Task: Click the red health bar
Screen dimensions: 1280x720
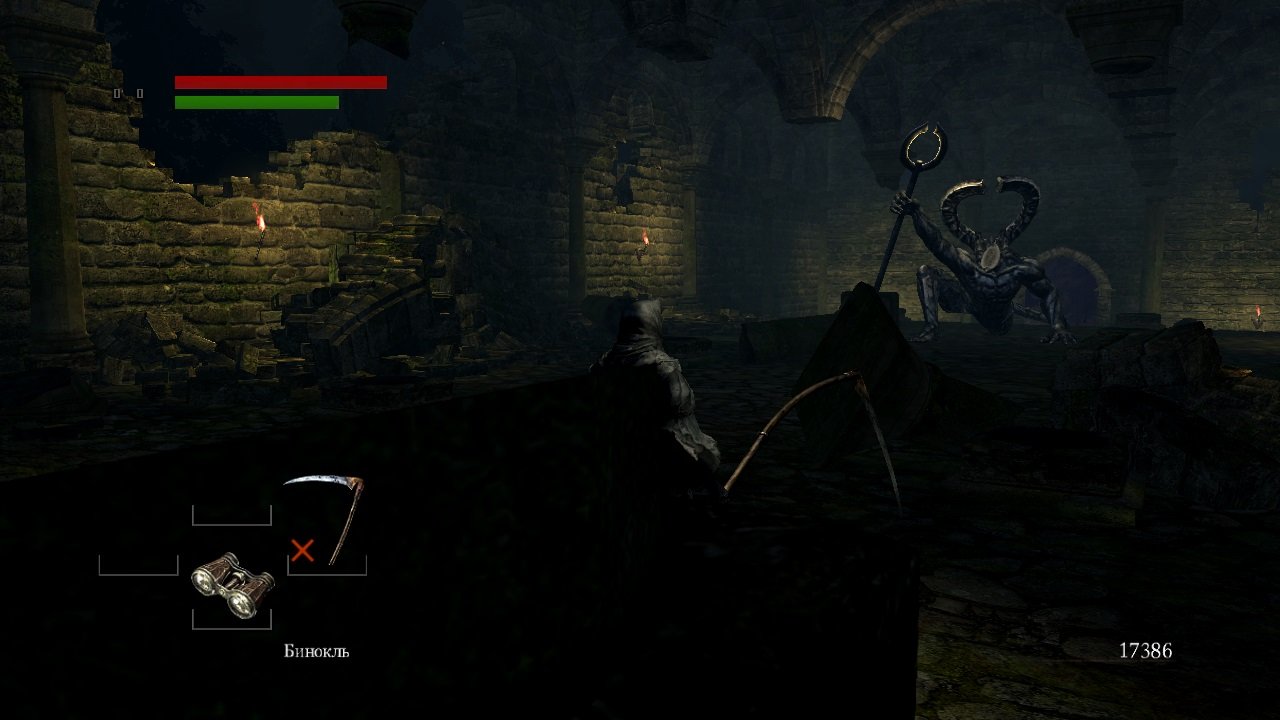Action: [280, 80]
